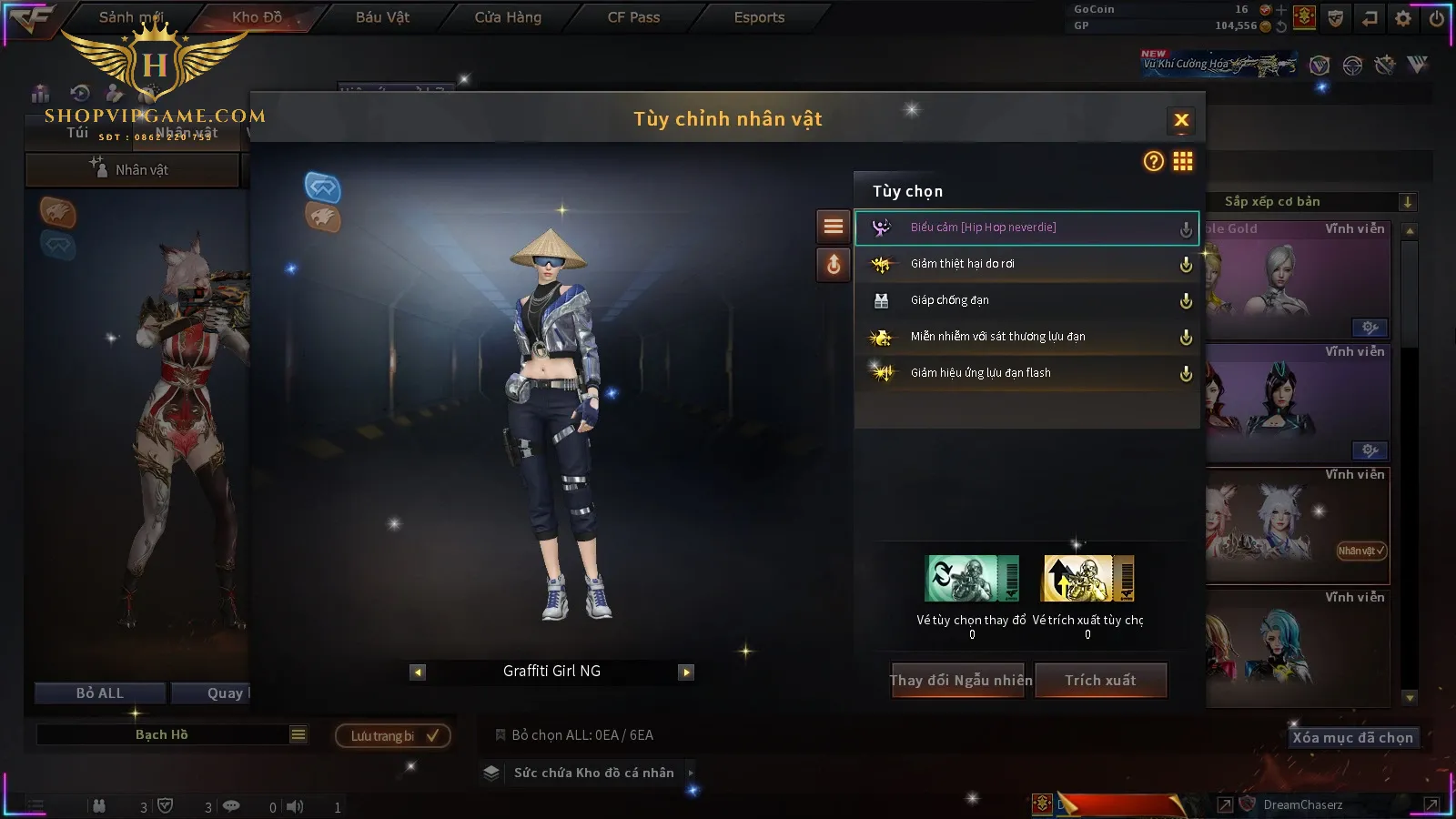This screenshot has width=1456, height=819.
Task: Open the orange question mark help icon
Action: tap(1154, 161)
